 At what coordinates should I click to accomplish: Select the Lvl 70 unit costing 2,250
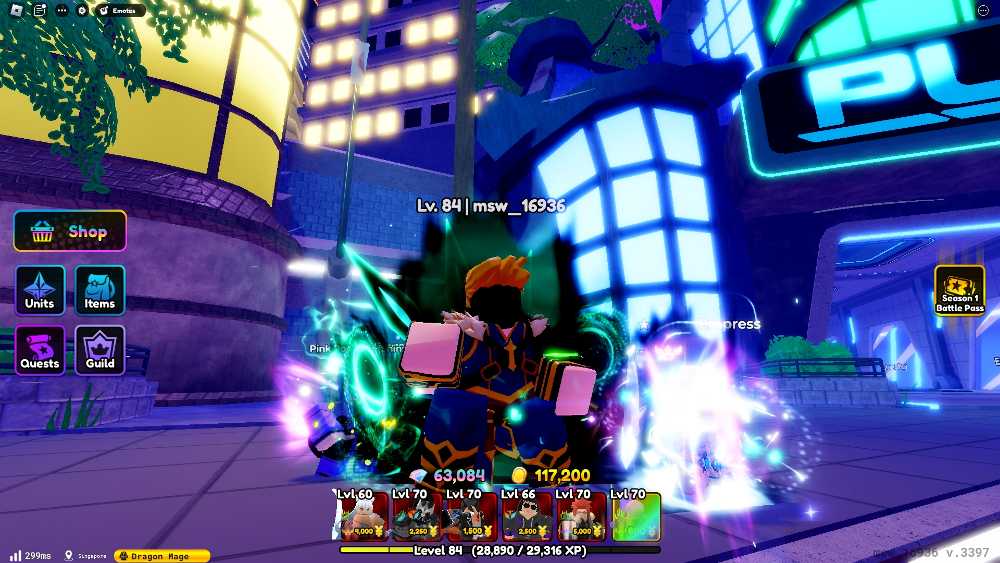[x=416, y=516]
